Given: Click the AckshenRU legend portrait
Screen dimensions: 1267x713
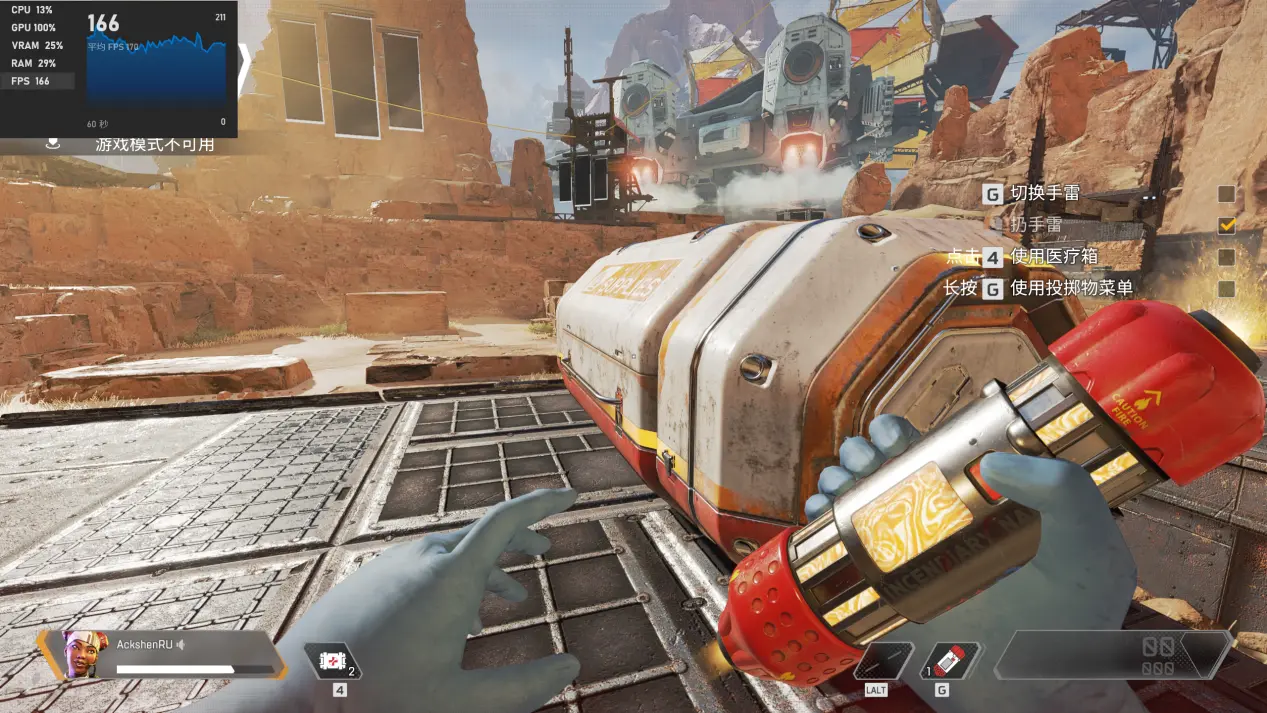Looking at the screenshot, I should 85,654.
